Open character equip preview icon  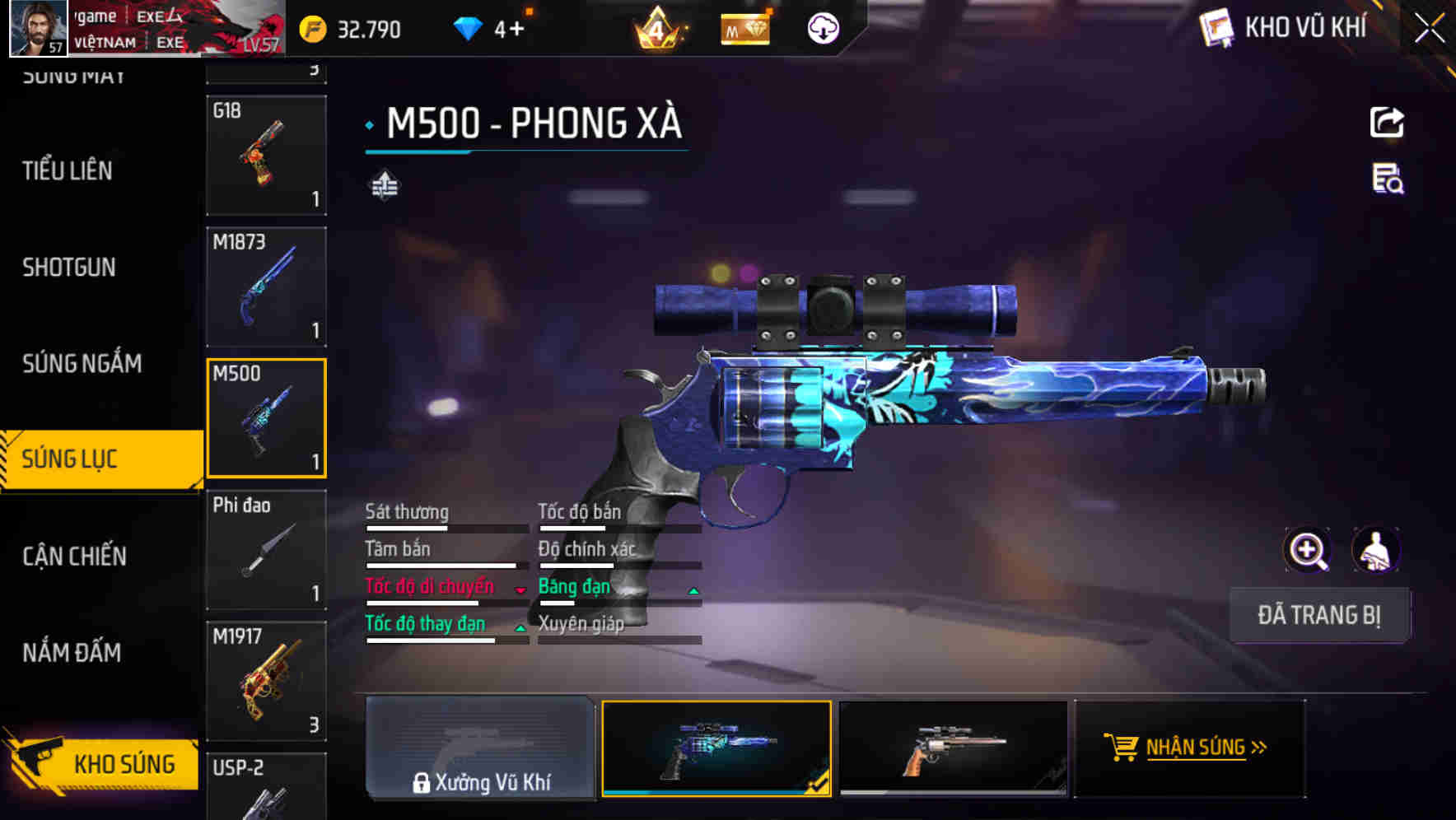coord(1377,550)
